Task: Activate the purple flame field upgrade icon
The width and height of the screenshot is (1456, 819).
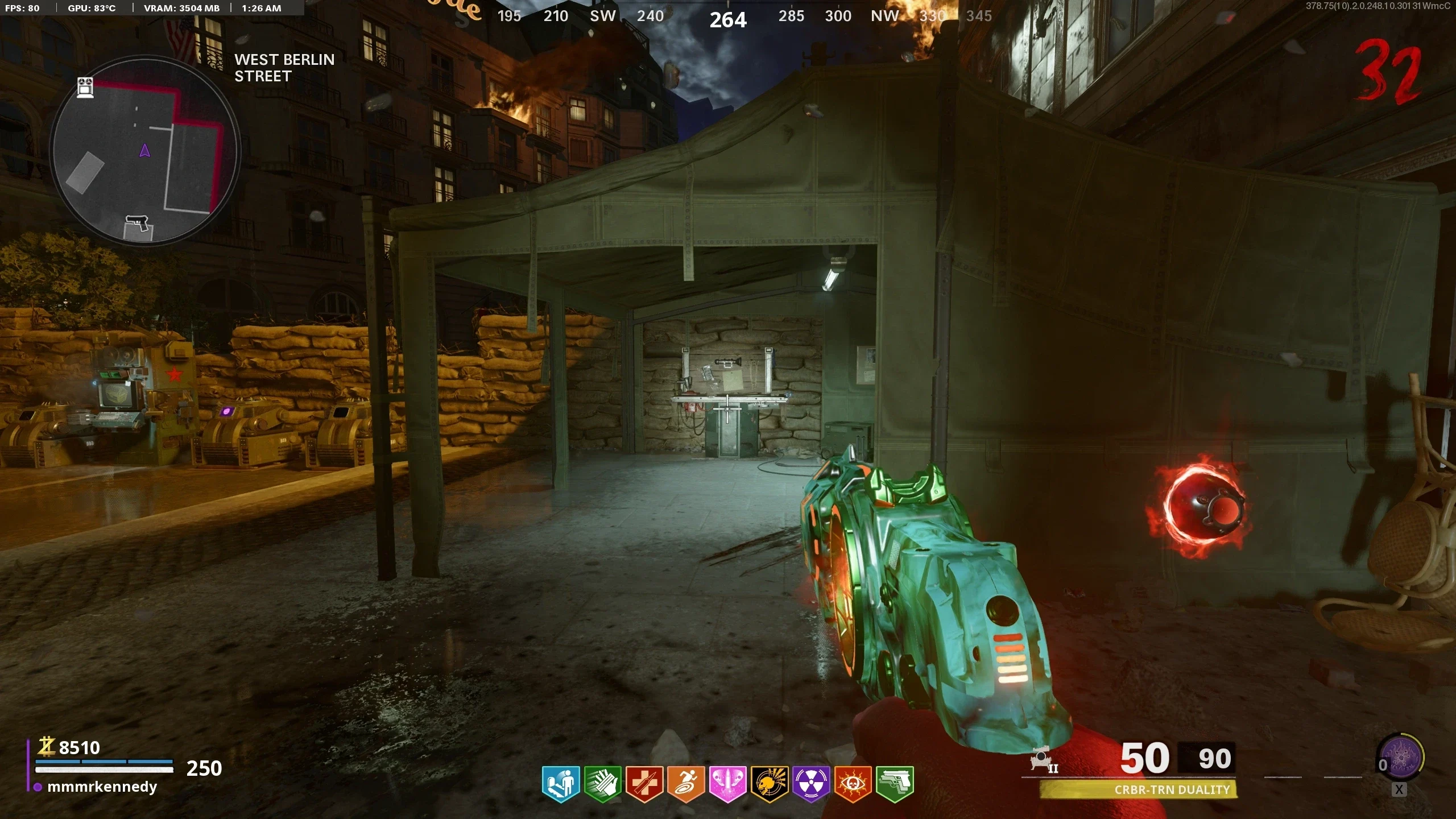Action: pos(1403,758)
